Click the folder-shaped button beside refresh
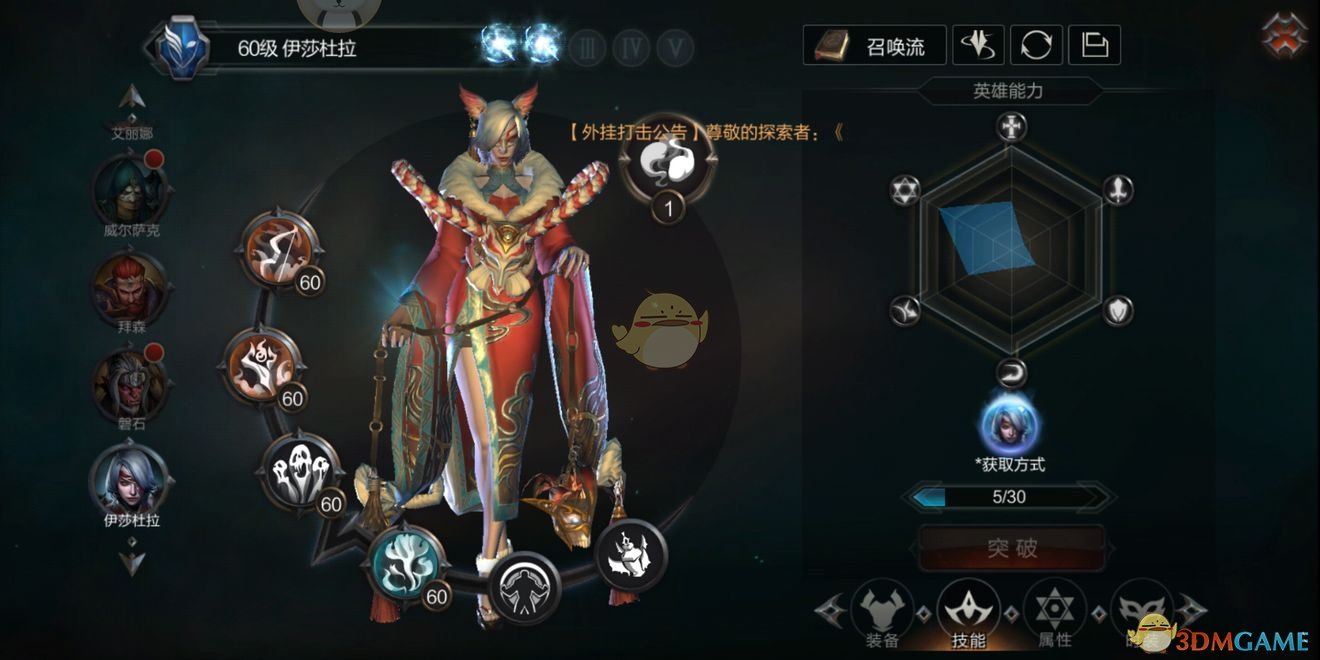This screenshot has width=1320, height=660. click(1095, 45)
